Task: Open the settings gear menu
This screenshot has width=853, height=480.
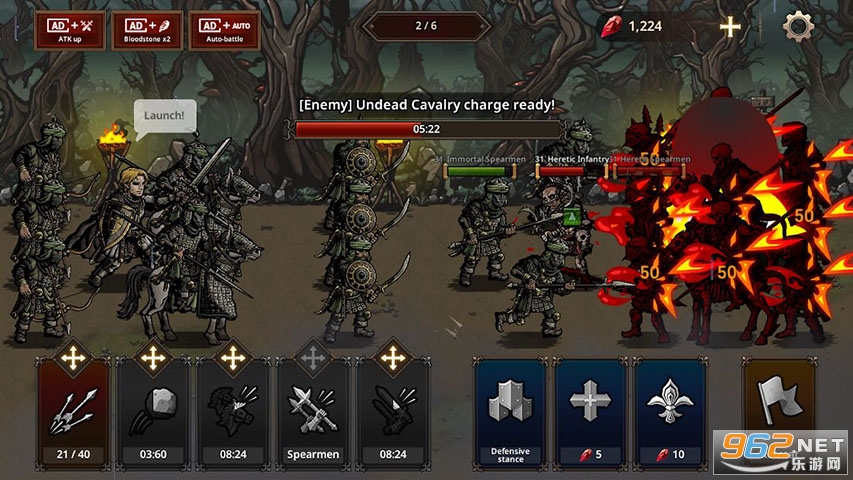Action: tap(798, 26)
